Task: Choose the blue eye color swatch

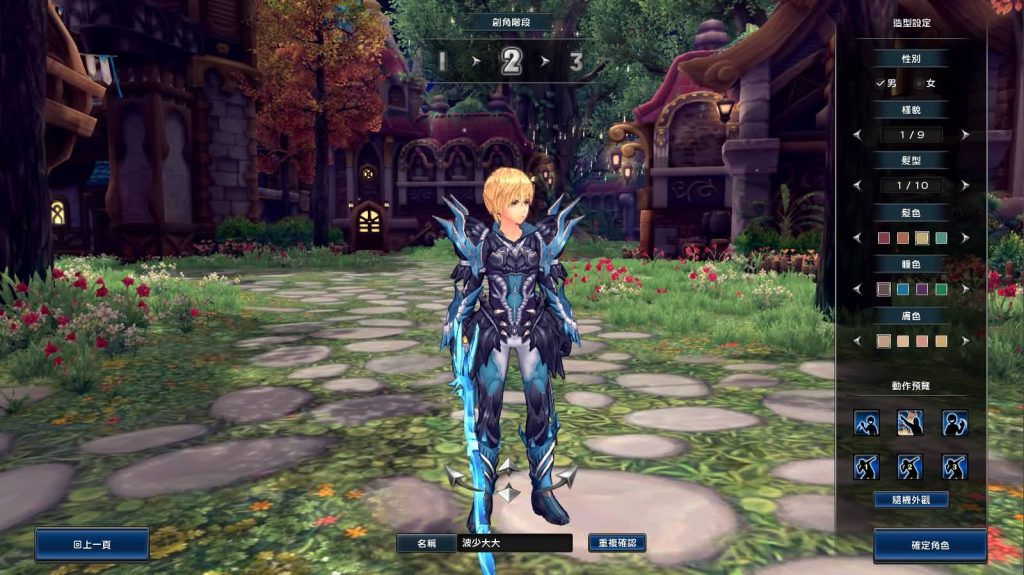Action: [x=902, y=289]
